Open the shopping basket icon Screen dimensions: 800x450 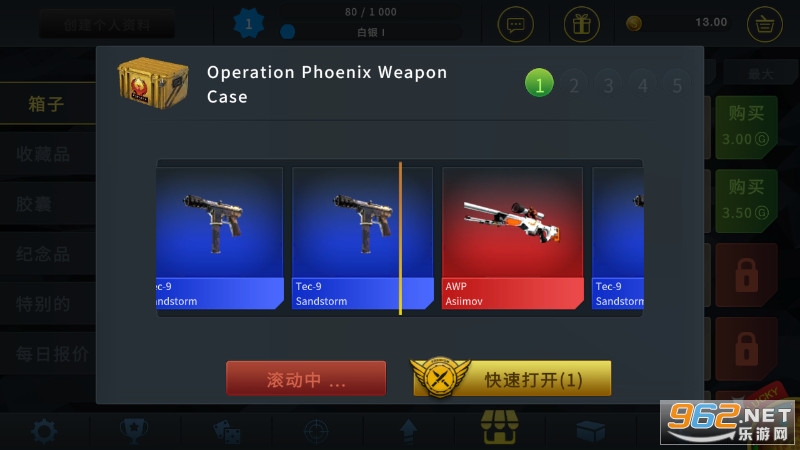point(764,23)
